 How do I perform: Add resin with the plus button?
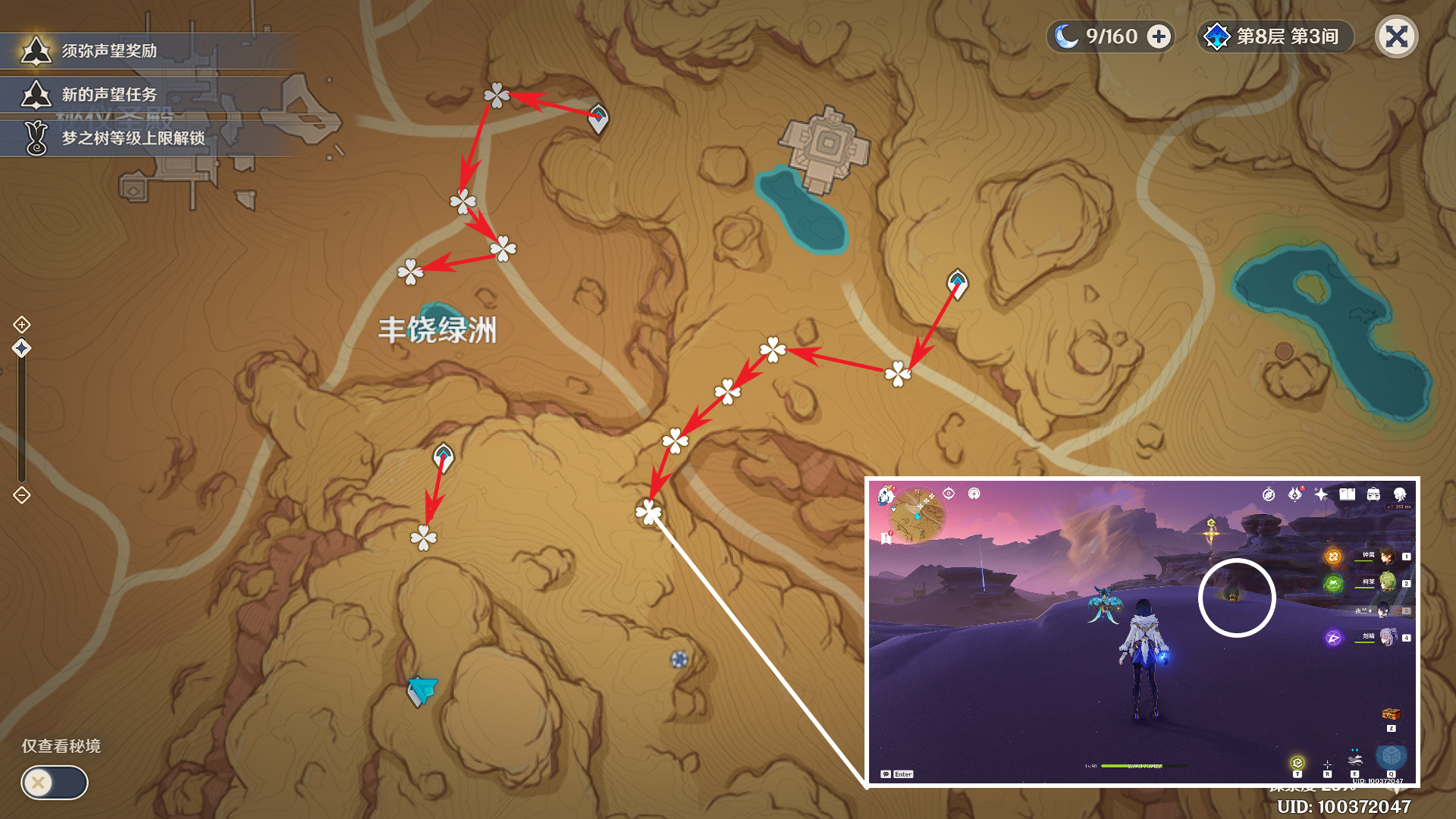[1159, 36]
